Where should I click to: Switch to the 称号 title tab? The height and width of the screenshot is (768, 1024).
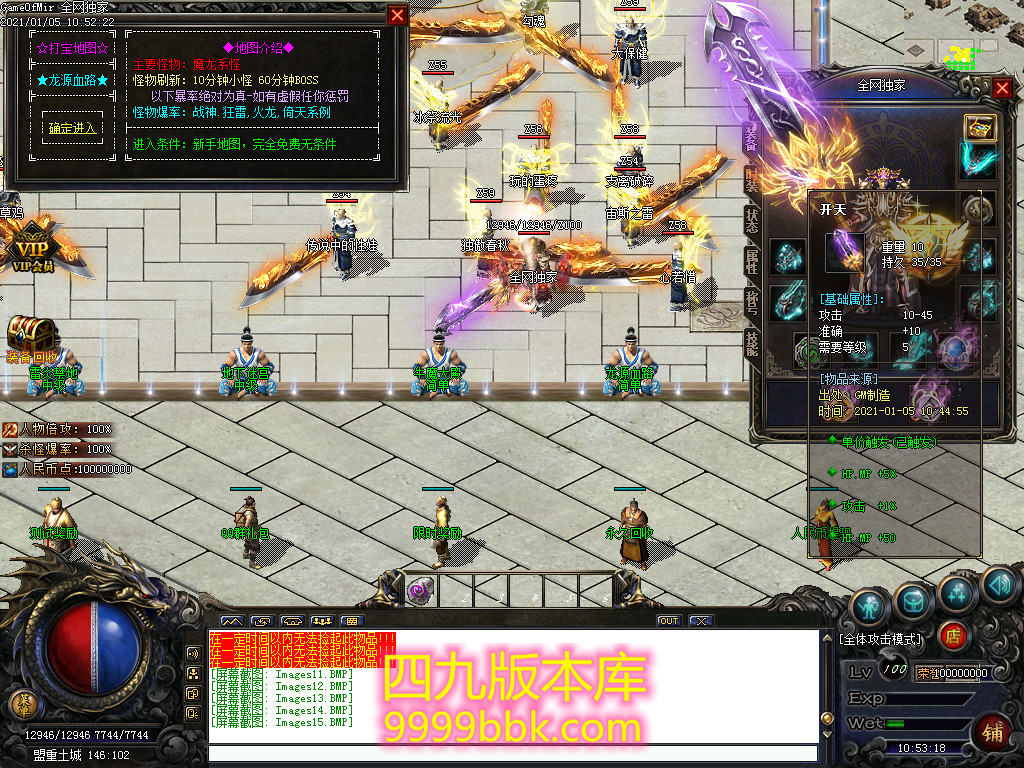pos(752,301)
